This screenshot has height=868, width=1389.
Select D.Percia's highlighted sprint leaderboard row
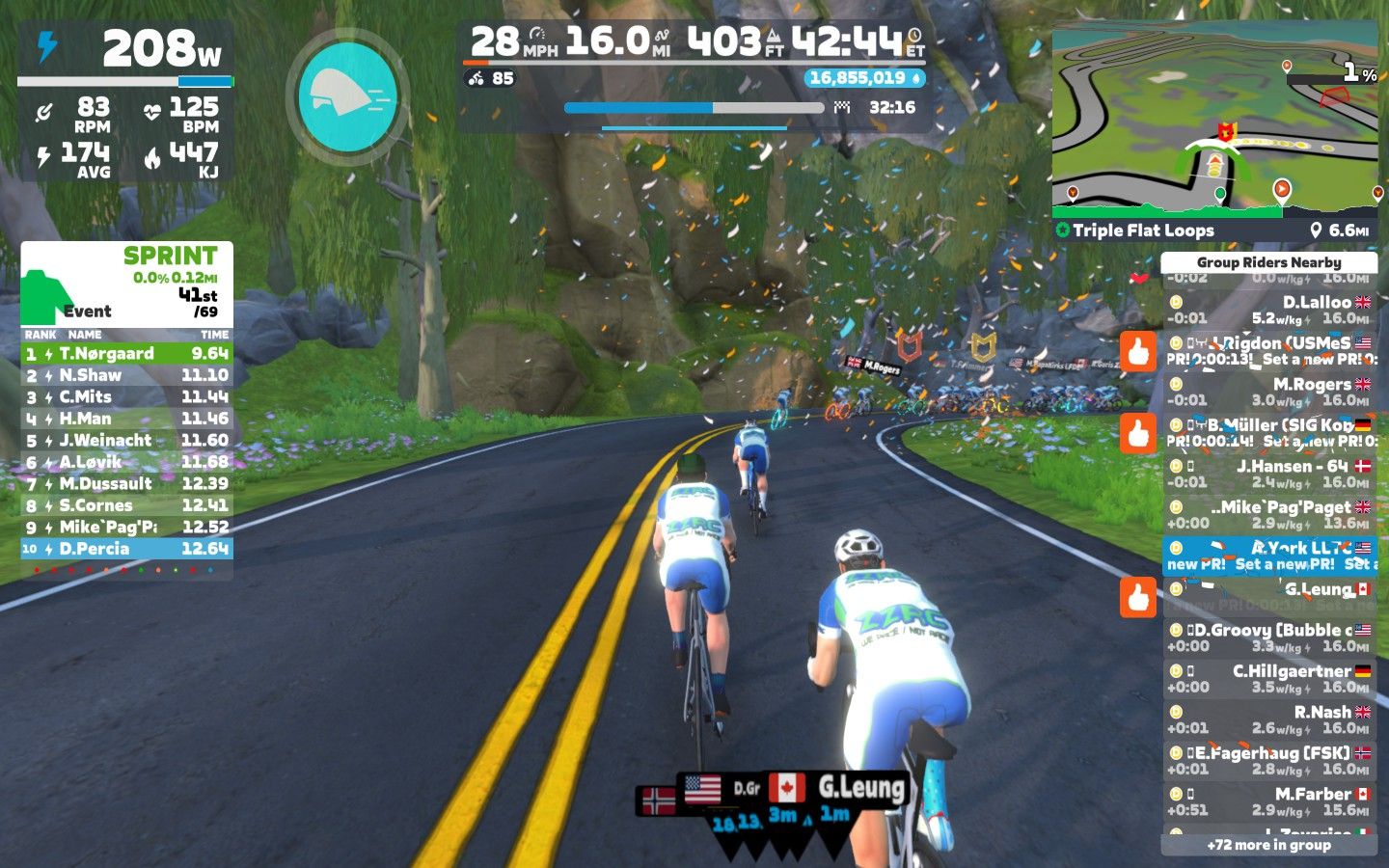coord(126,549)
